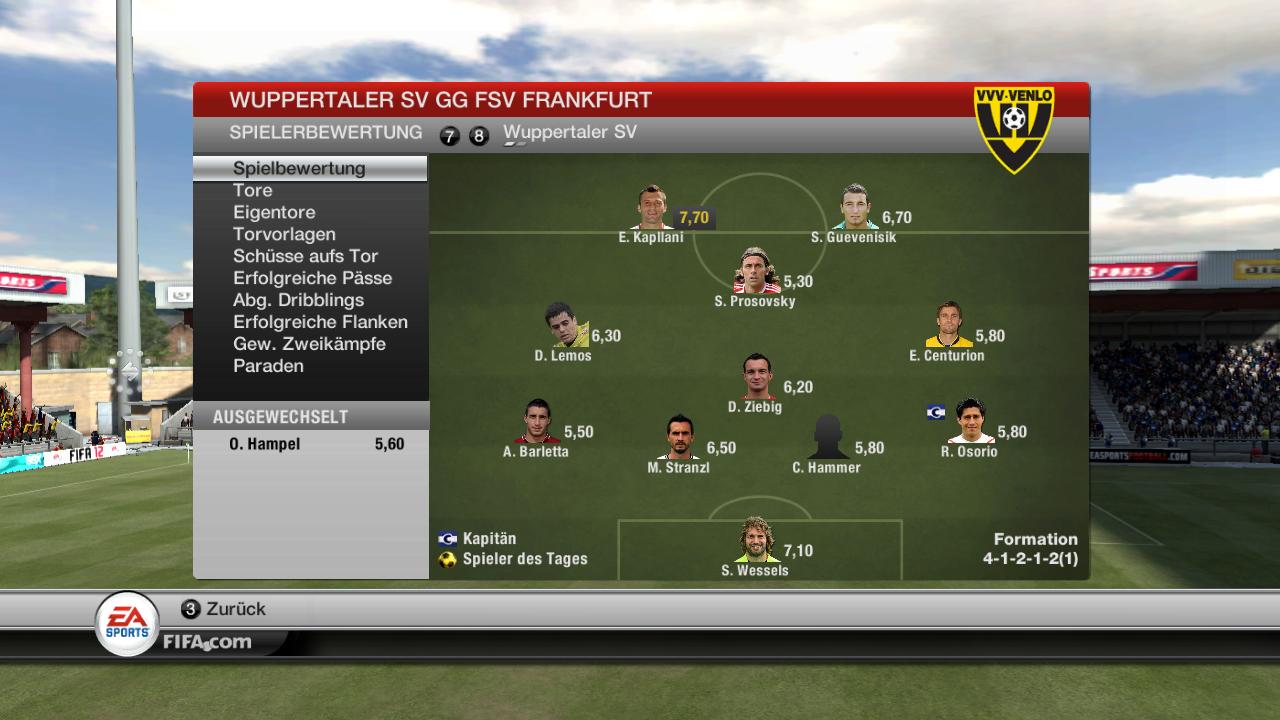Select goalkeeper S. Wessels portrait
The image size is (1280, 720).
756,541
